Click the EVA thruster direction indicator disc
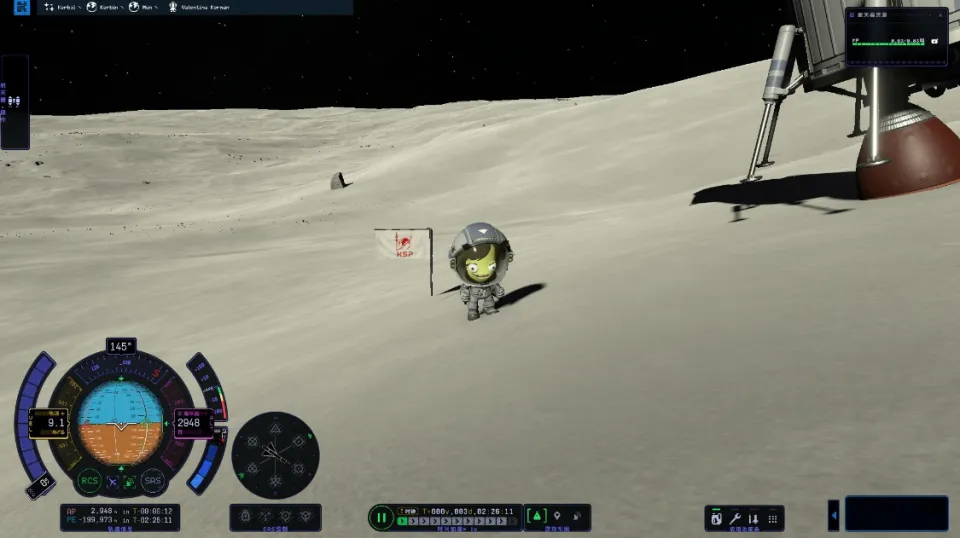The width and height of the screenshot is (960, 538). pyautogui.click(x=275, y=456)
